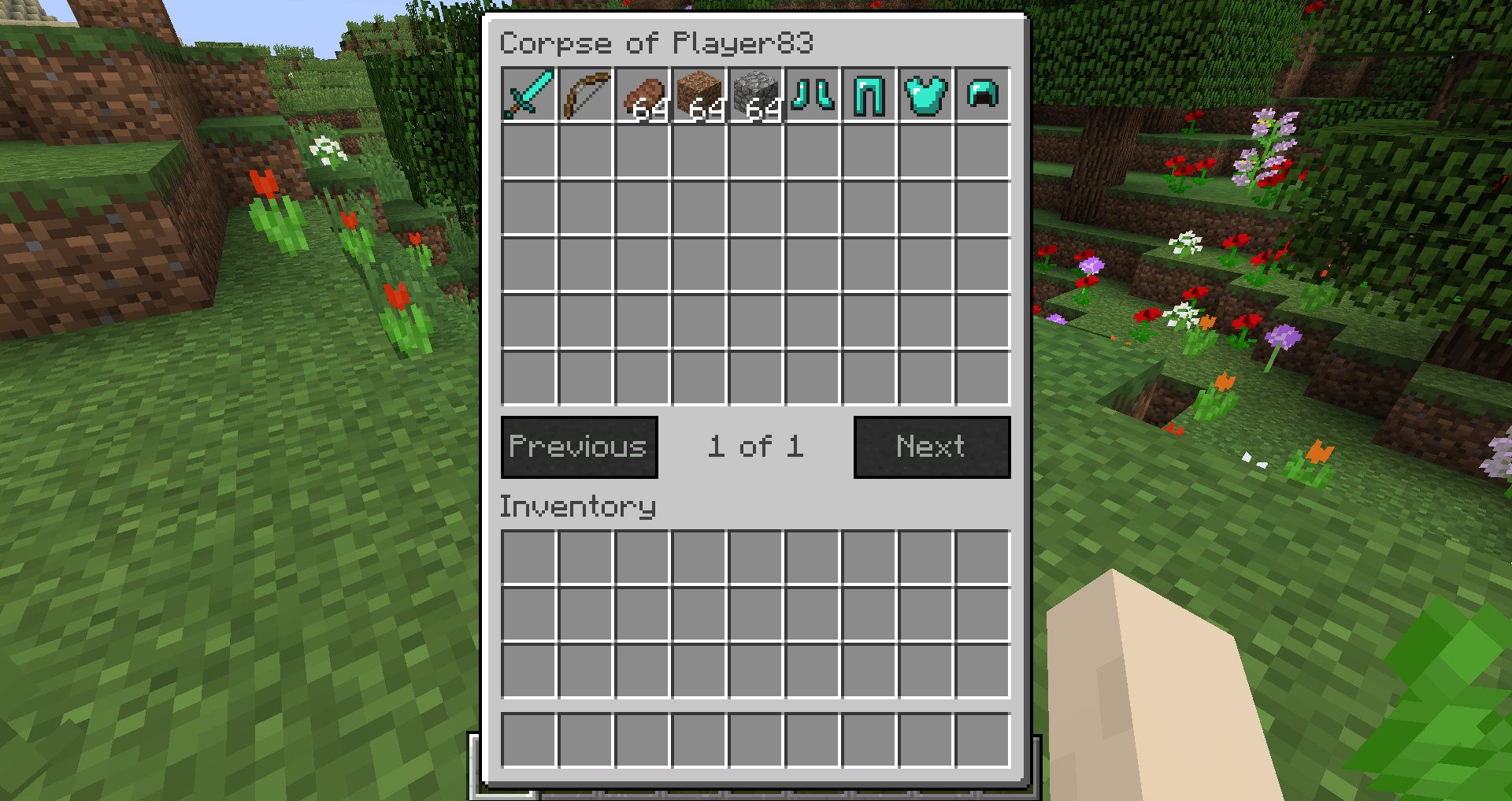Click the empty slot below the diamond sword
This screenshot has width=1512, height=801.
point(528,153)
